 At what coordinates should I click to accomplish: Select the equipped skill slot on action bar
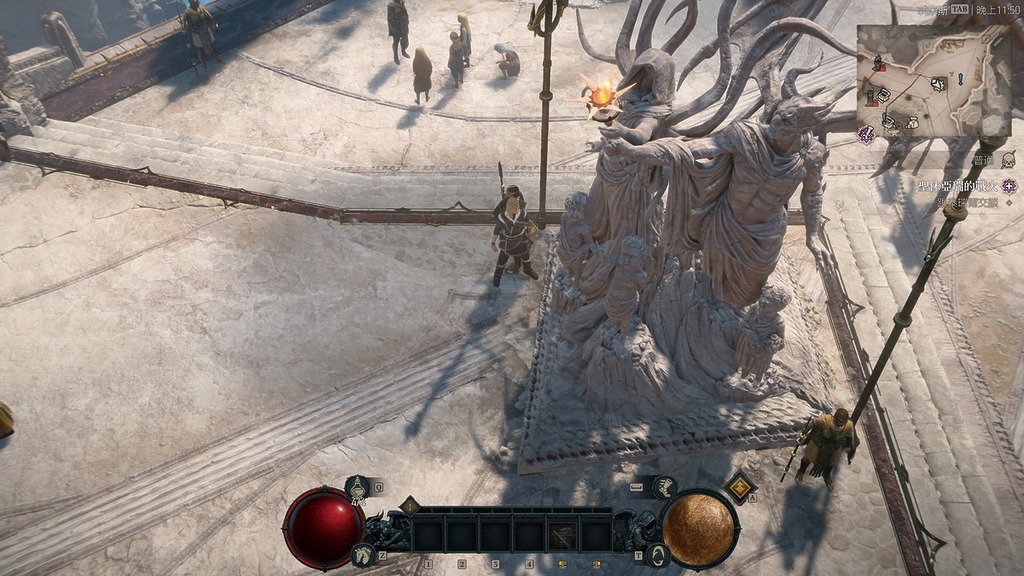[x=563, y=534]
